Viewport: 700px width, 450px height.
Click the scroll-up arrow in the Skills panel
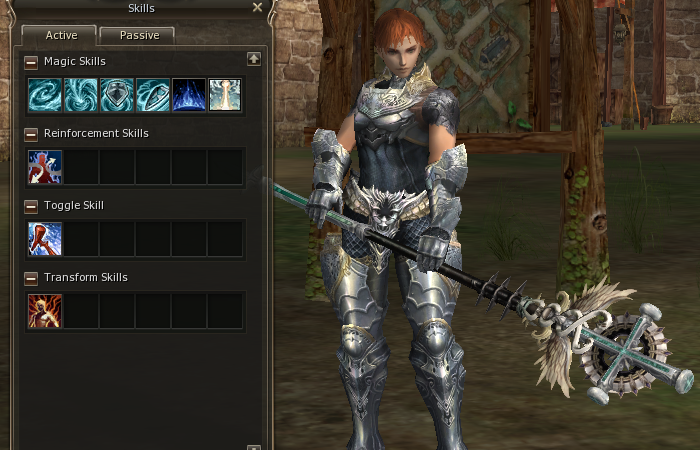(254, 59)
